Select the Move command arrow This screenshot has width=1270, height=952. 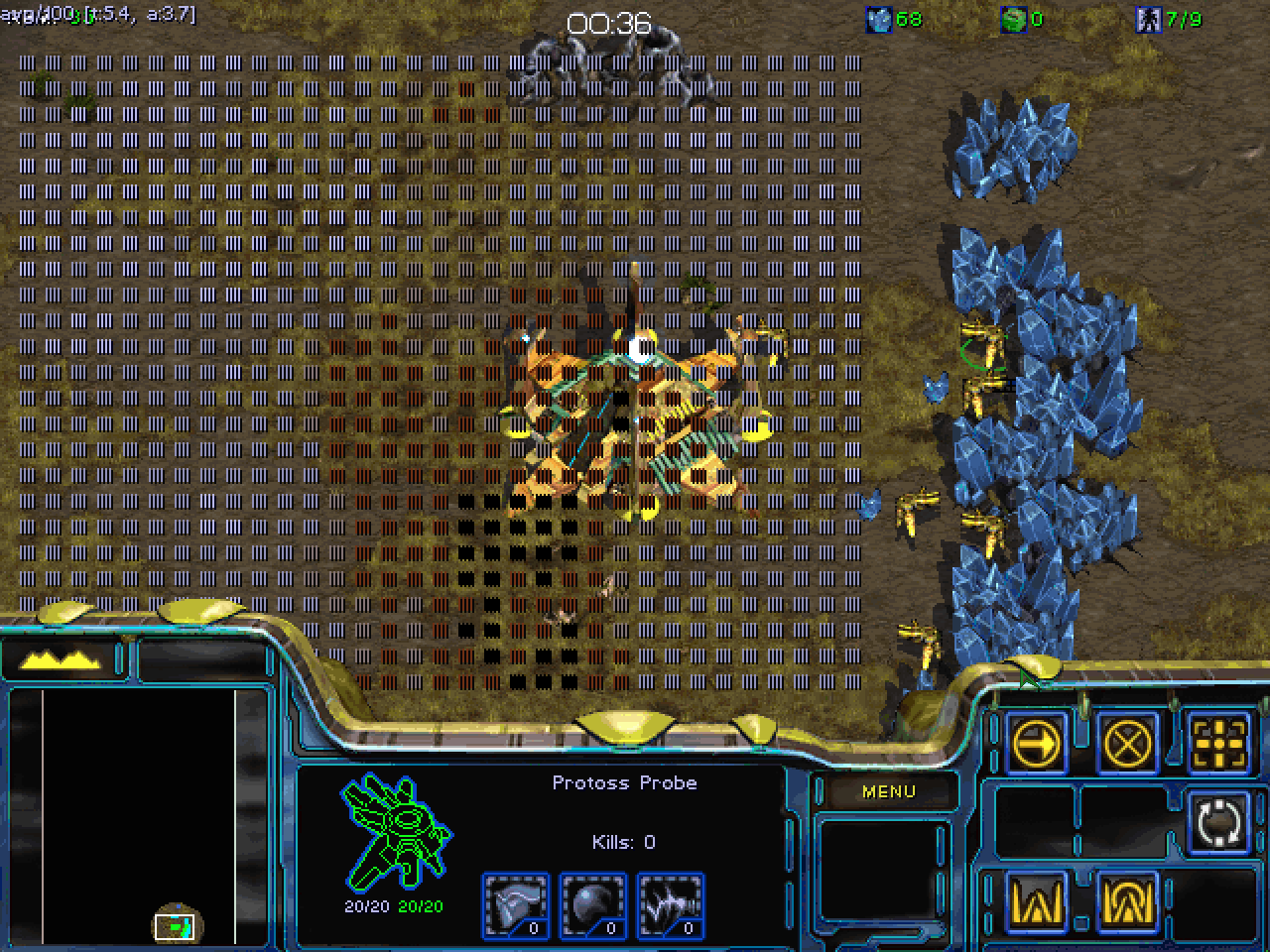pyautogui.click(x=1037, y=742)
